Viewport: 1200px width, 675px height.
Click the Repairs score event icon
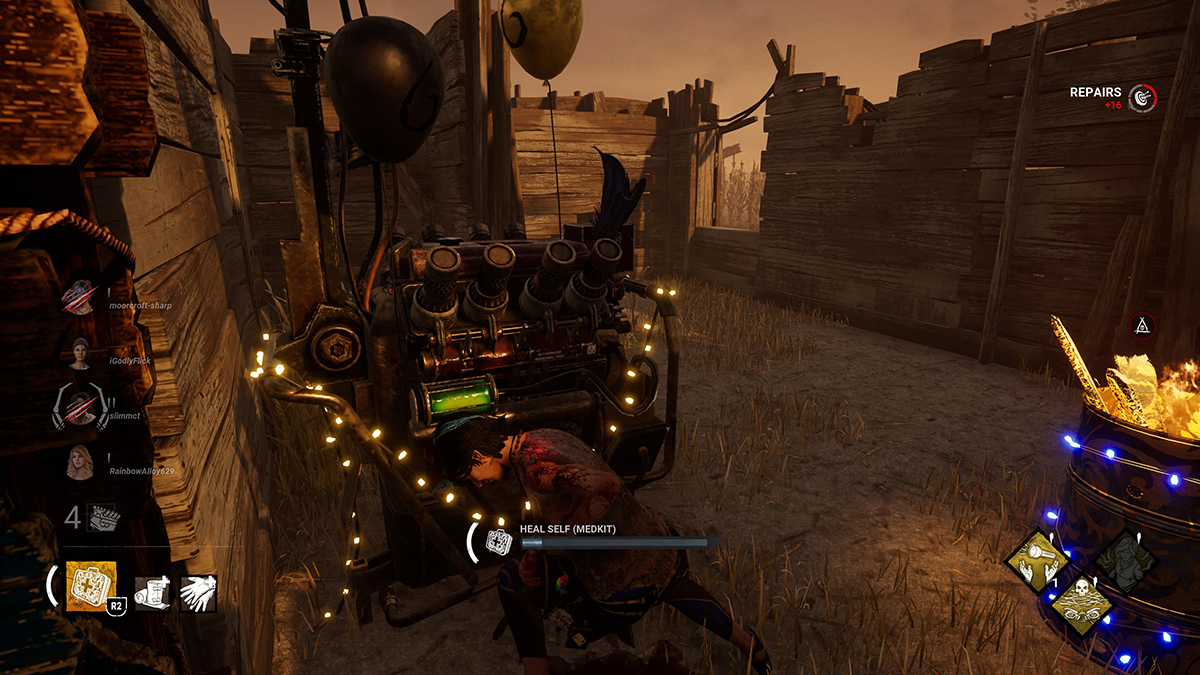point(1141,97)
